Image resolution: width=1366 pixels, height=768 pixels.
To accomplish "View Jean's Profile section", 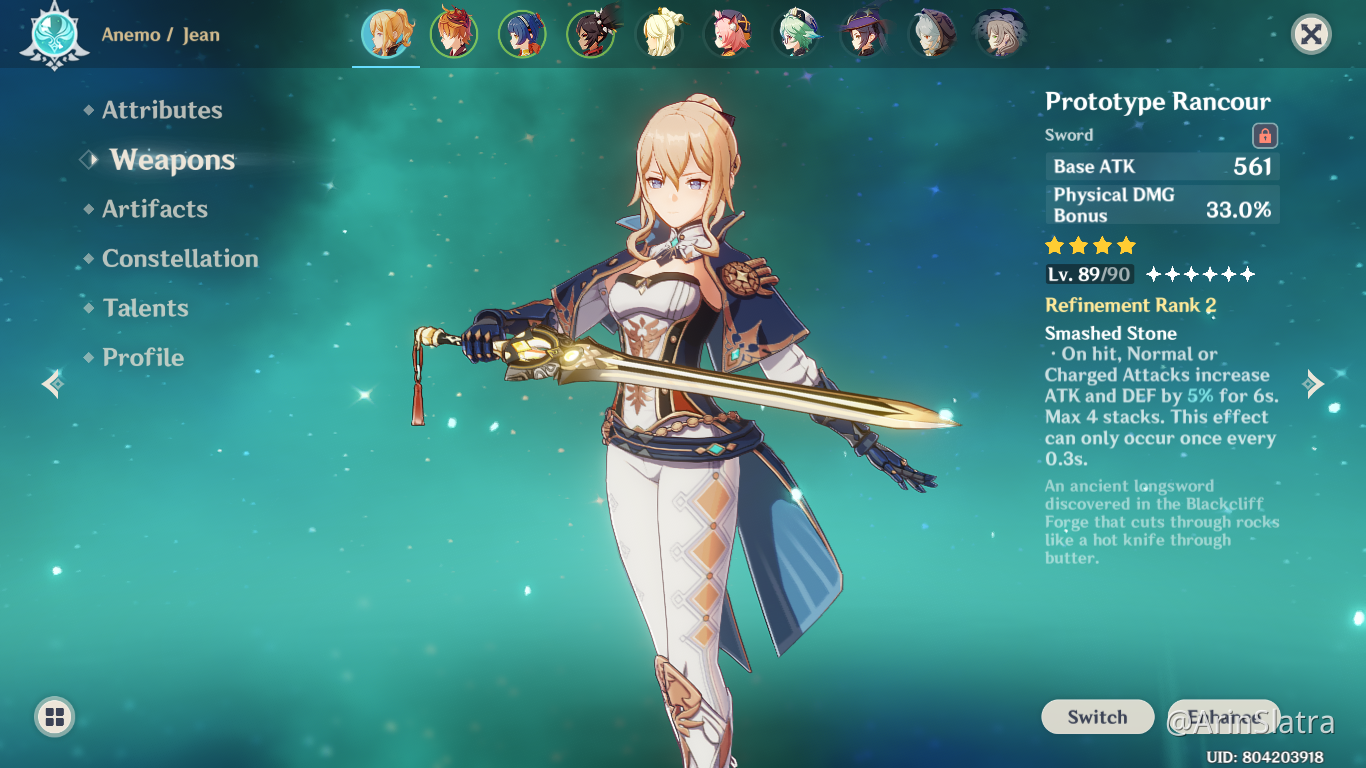I will click(143, 357).
